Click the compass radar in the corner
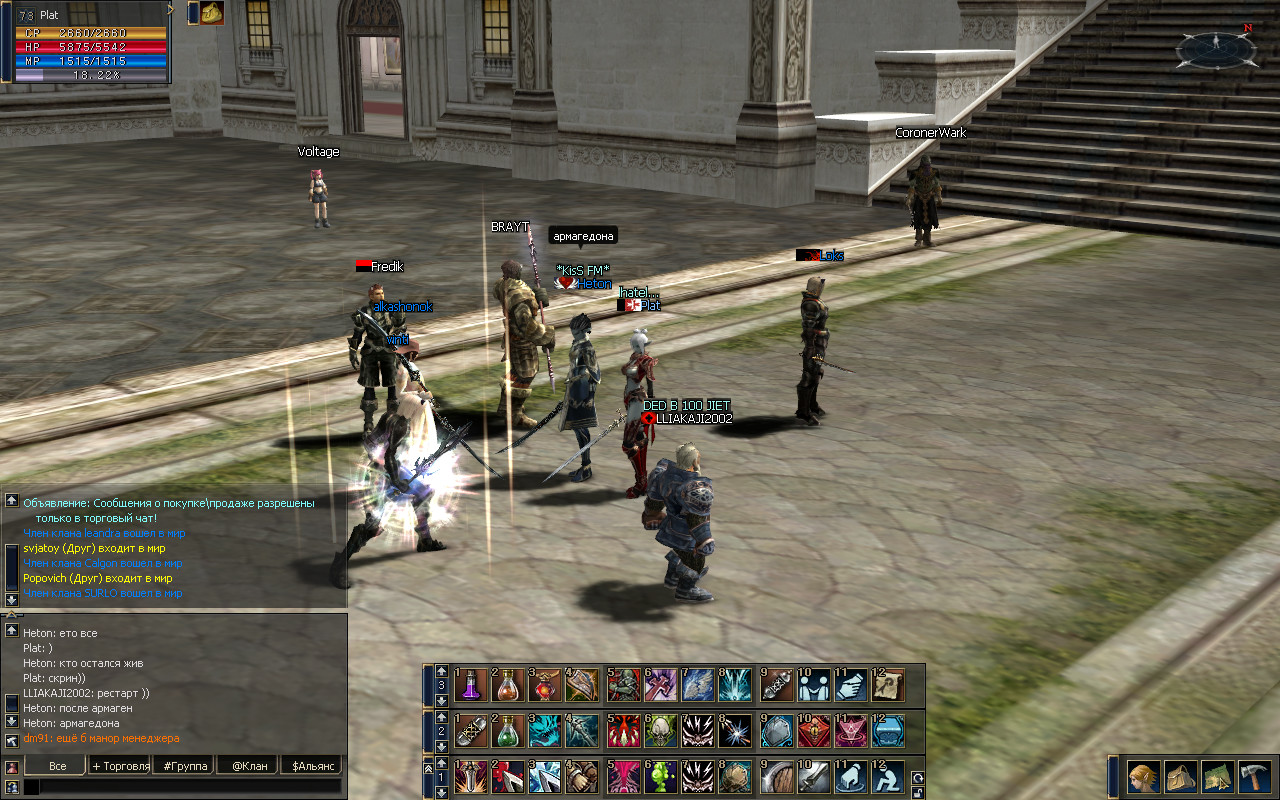Image resolution: width=1280 pixels, height=800 pixels. [1216, 46]
